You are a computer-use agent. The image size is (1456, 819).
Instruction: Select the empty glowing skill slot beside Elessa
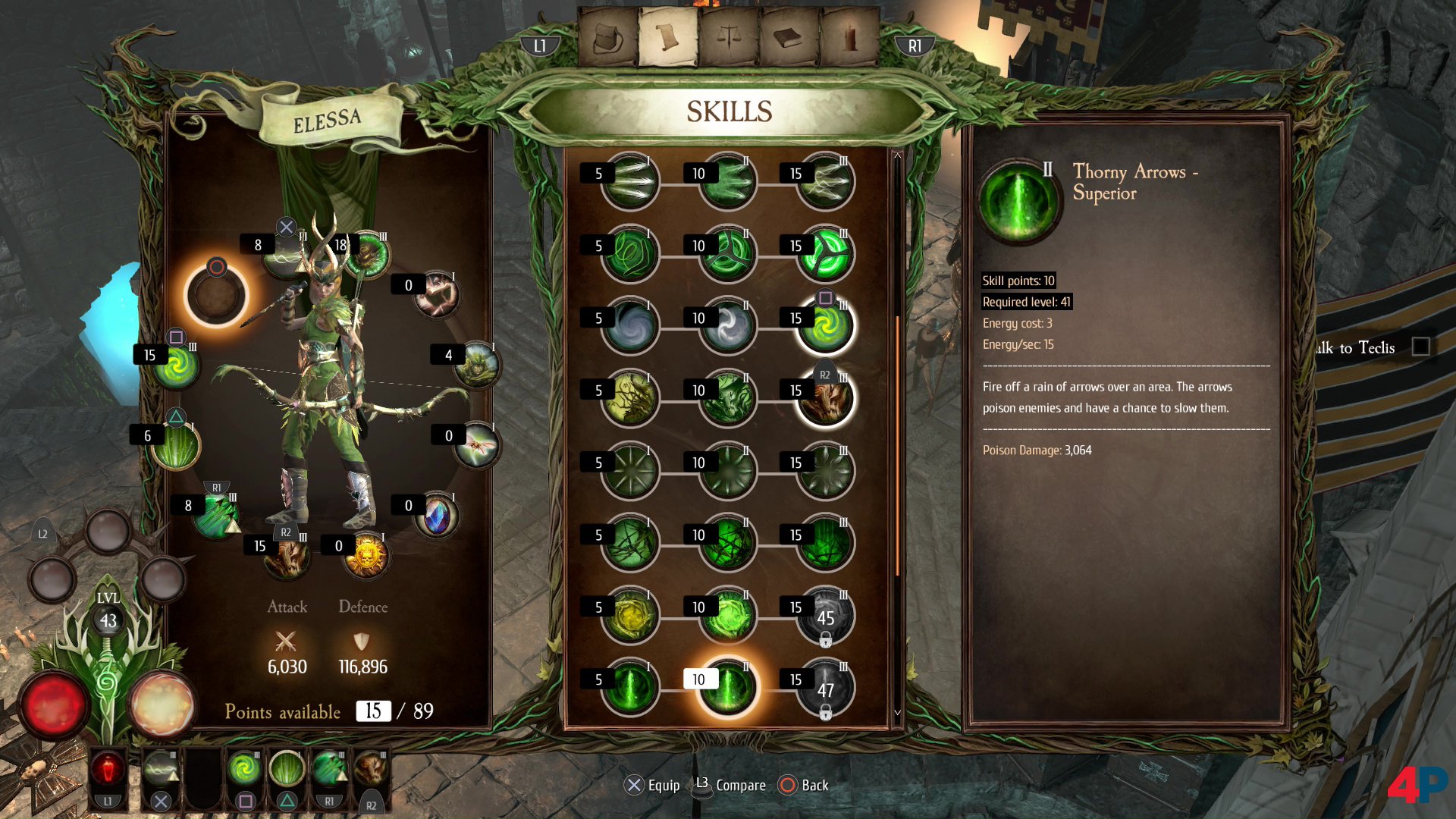click(217, 295)
